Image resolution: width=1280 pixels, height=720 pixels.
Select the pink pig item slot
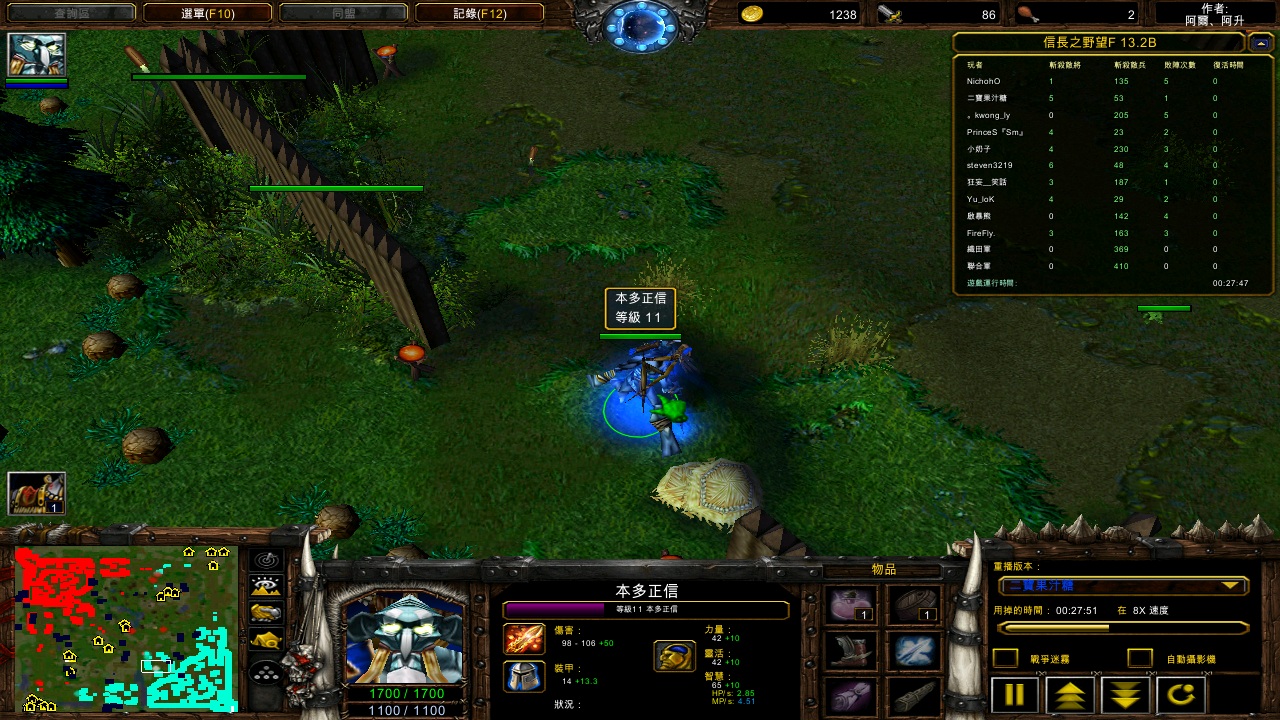[852, 605]
